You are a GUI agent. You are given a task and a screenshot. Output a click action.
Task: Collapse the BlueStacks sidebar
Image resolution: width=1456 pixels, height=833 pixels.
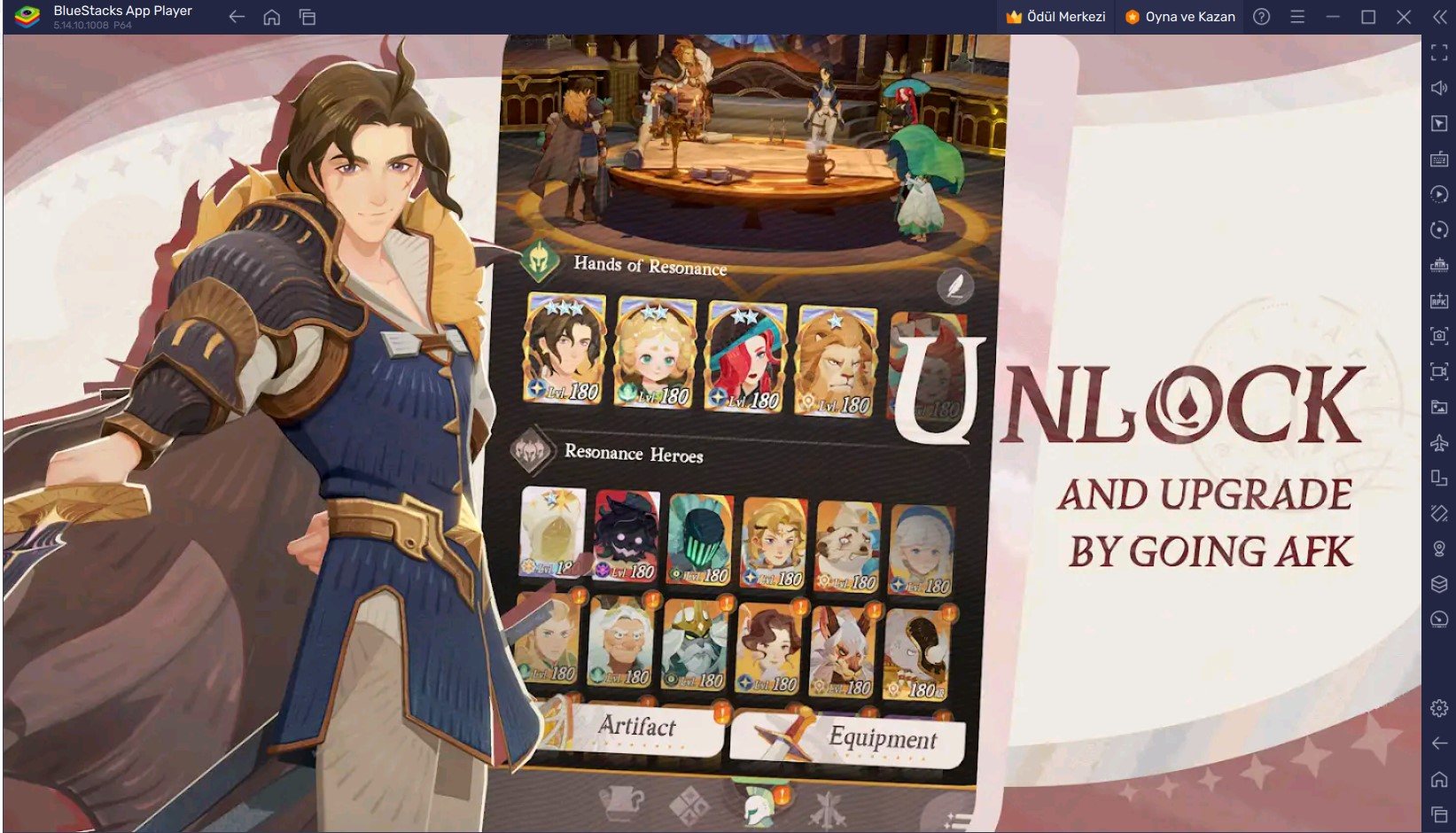coord(1437,17)
